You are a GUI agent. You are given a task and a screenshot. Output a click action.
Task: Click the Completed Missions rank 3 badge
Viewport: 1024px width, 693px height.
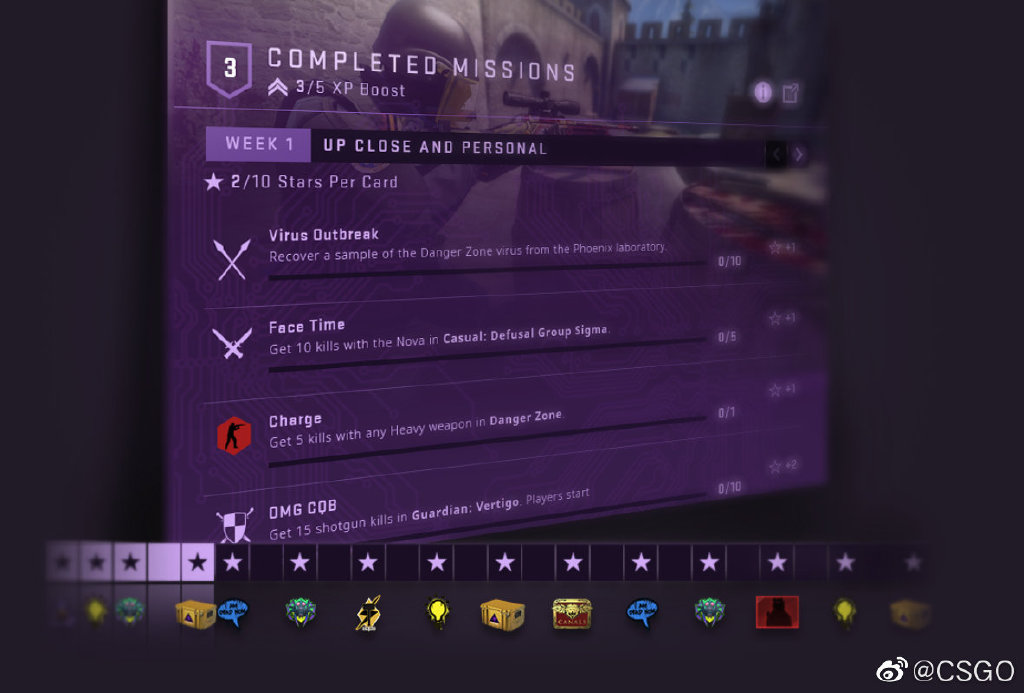pyautogui.click(x=230, y=69)
